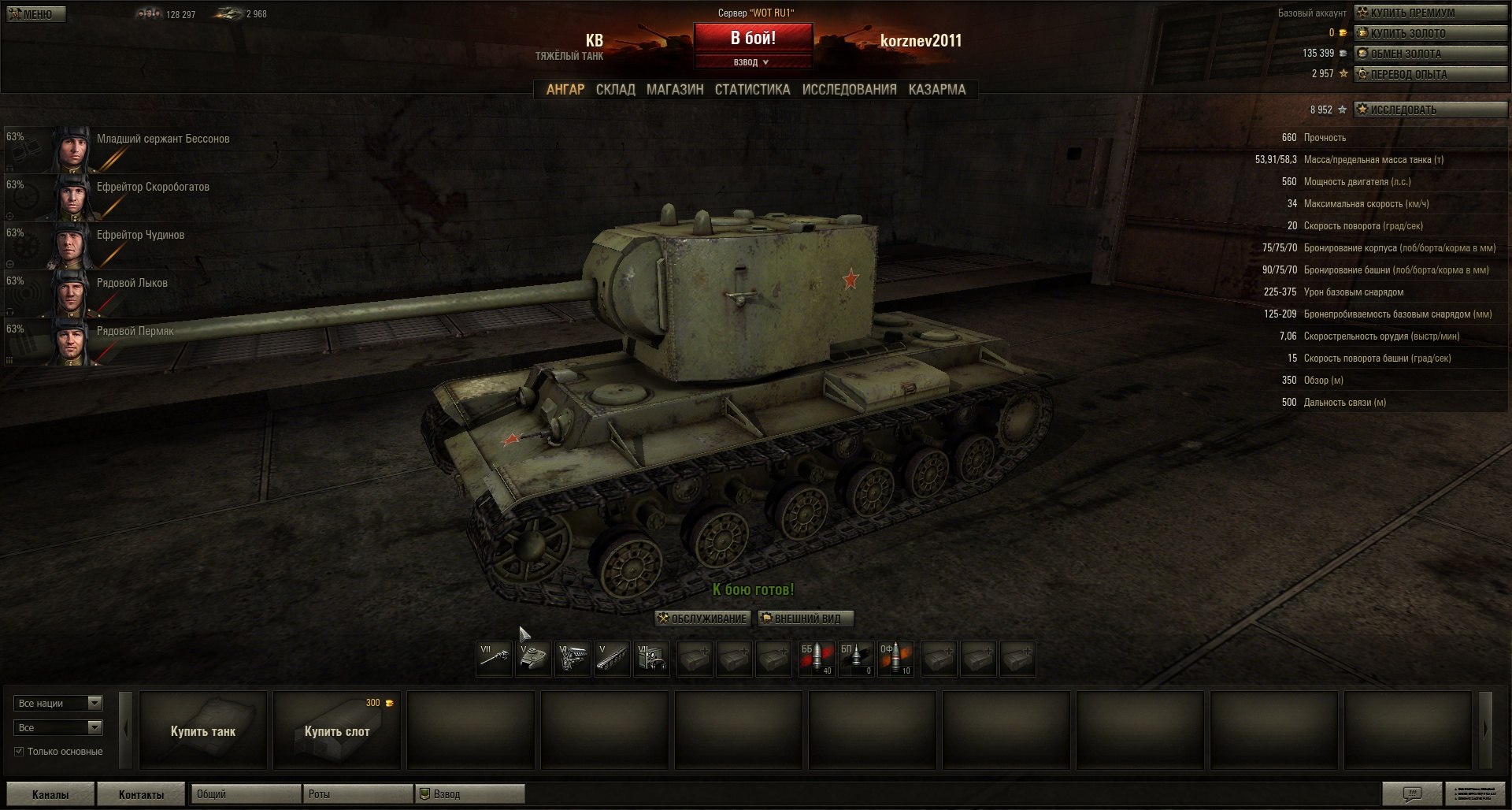Open the Все нации dropdown
Image resolution: width=1512 pixels, height=810 pixels.
point(58,703)
